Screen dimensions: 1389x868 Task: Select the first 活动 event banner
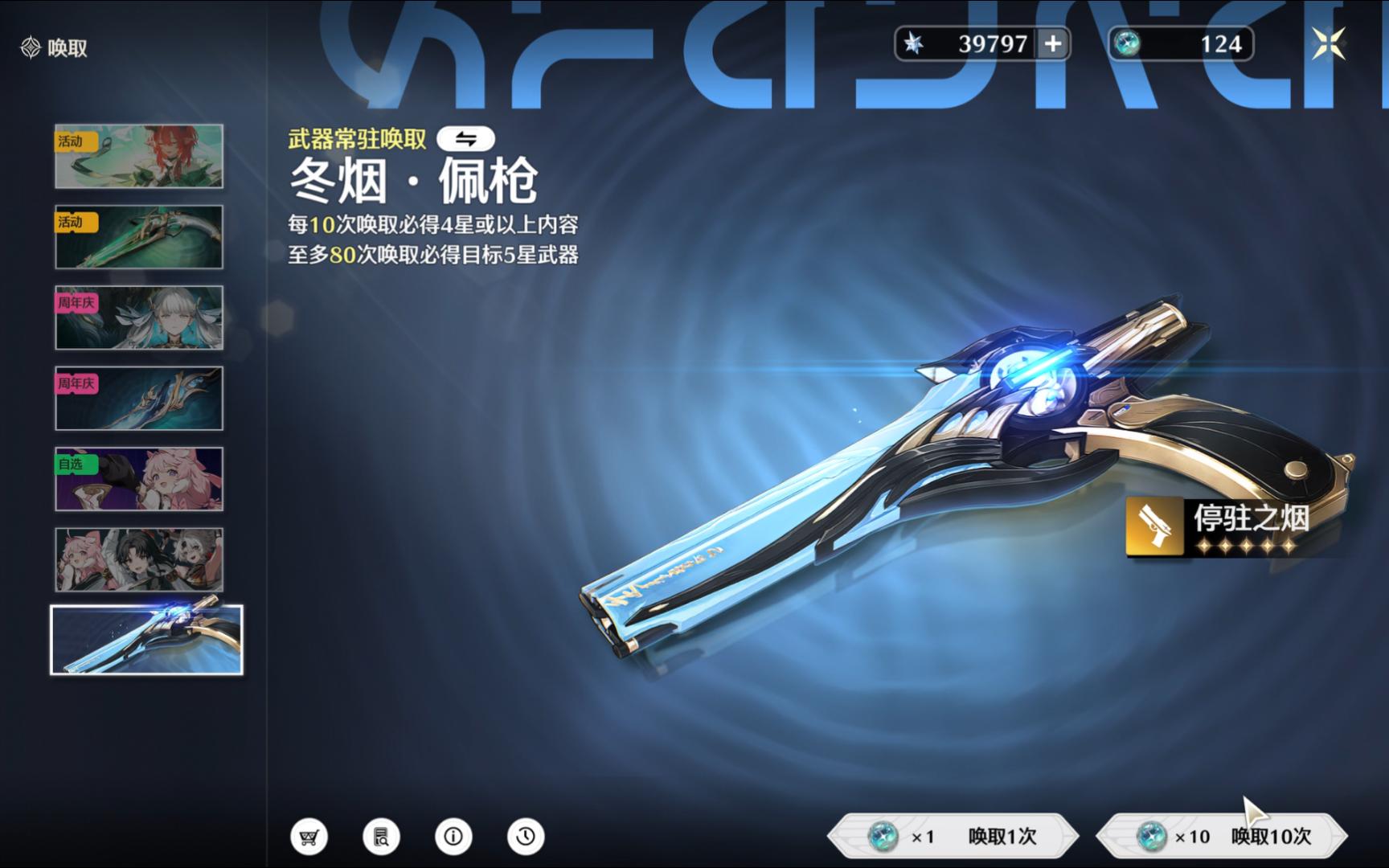(x=138, y=158)
